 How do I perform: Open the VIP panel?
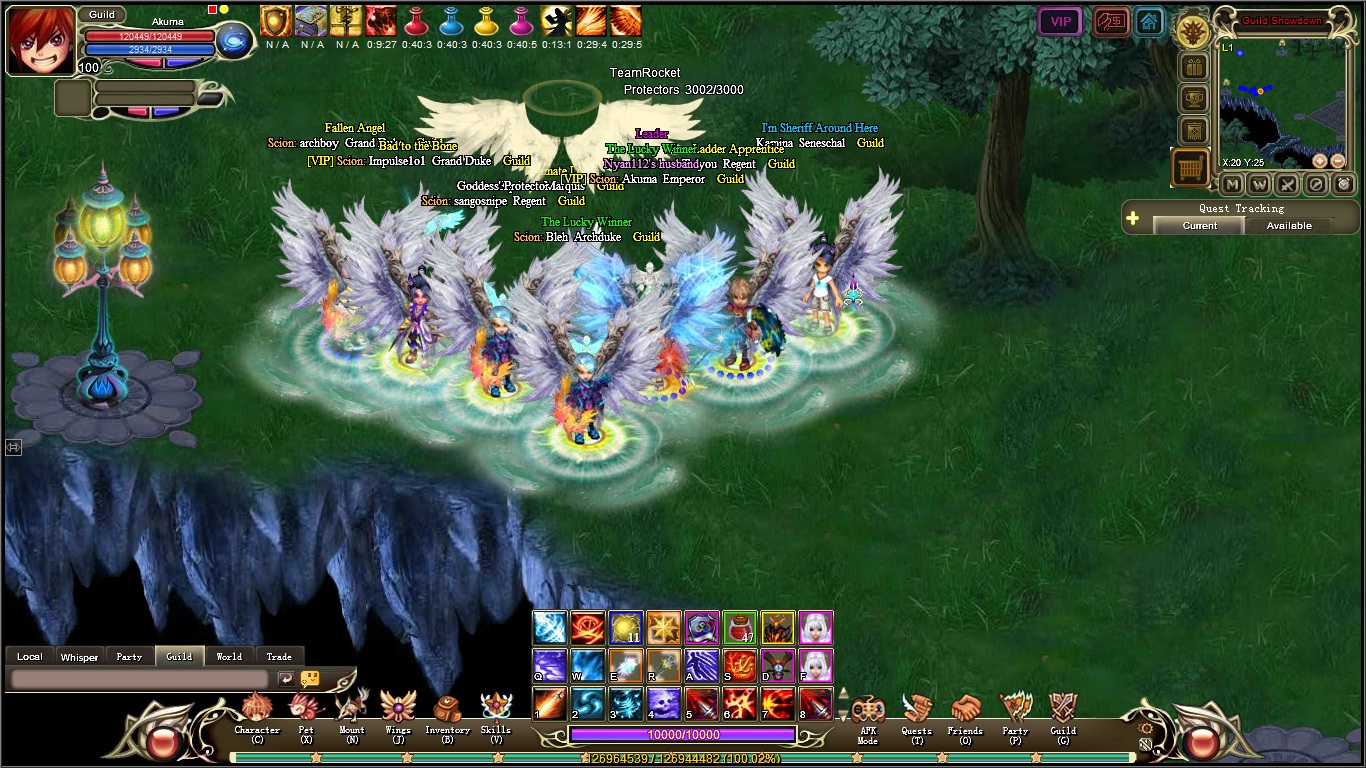tap(1060, 22)
